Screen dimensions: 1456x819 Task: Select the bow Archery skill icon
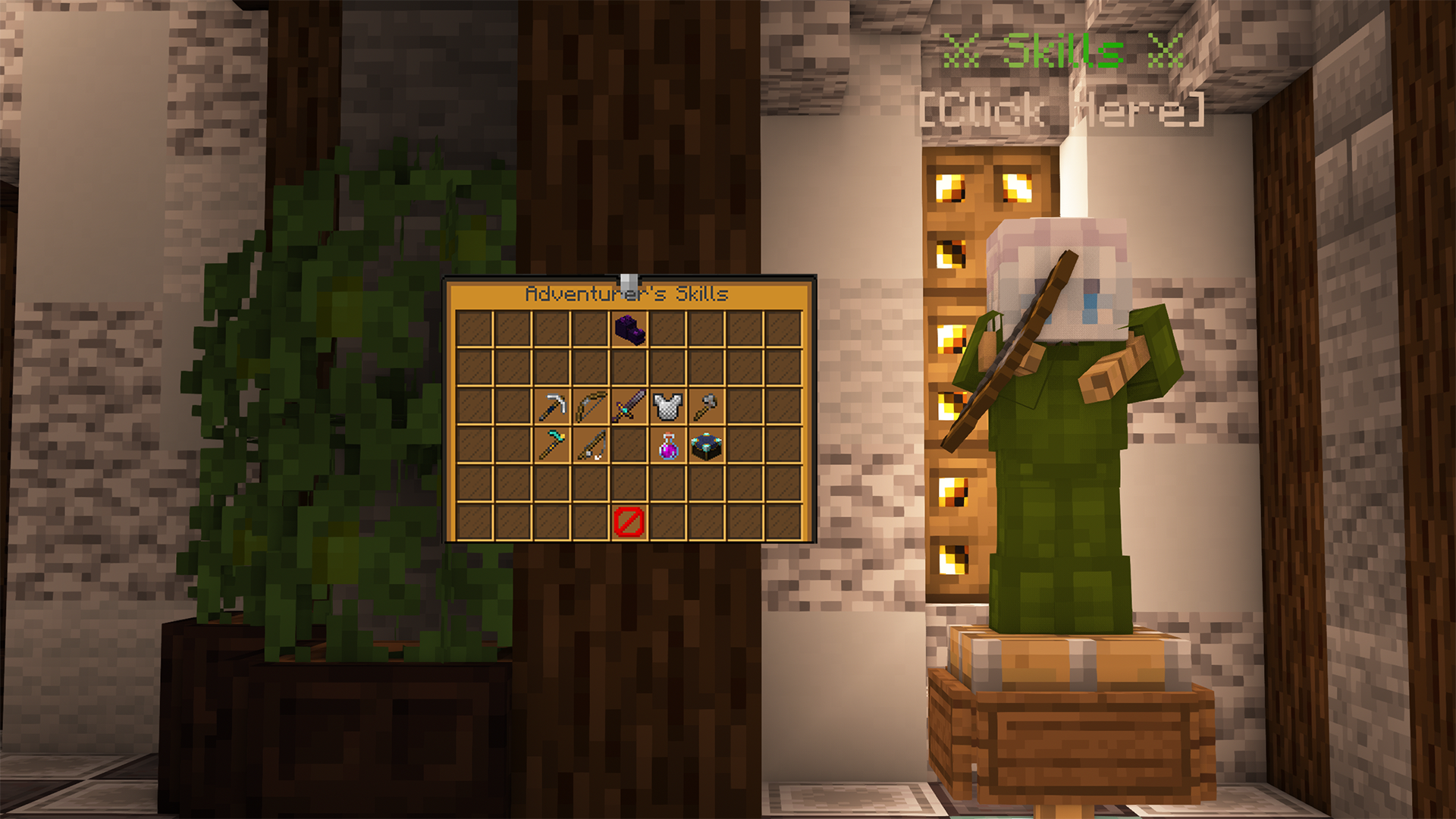(x=590, y=406)
